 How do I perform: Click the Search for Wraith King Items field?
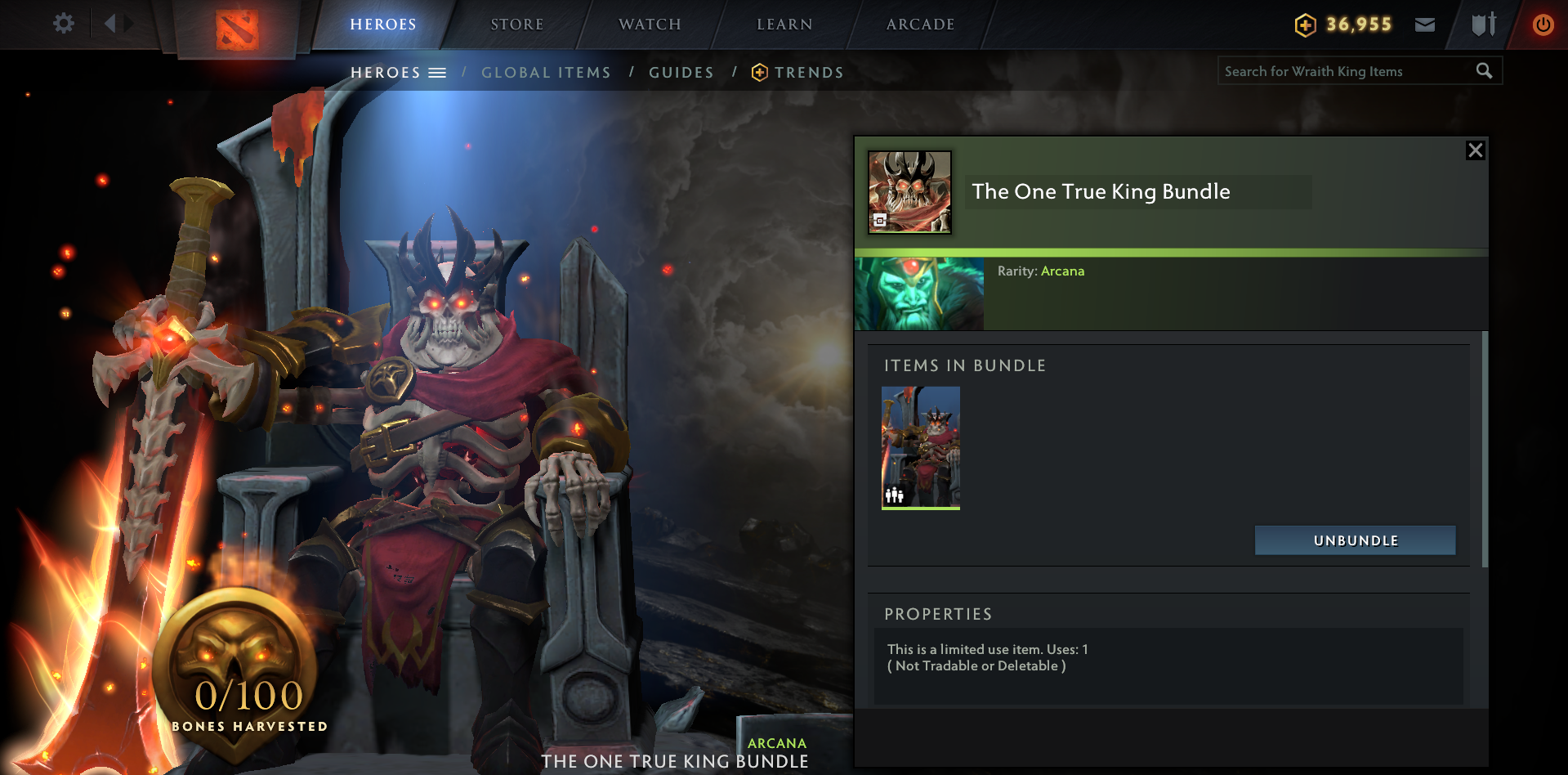(1340, 70)
